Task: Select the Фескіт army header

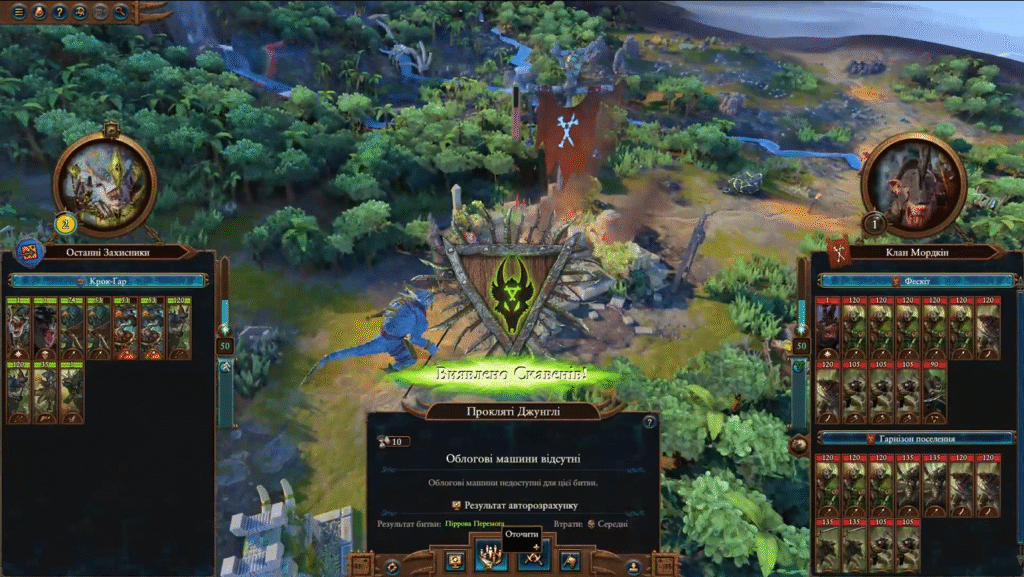Action: click(910, 282)
